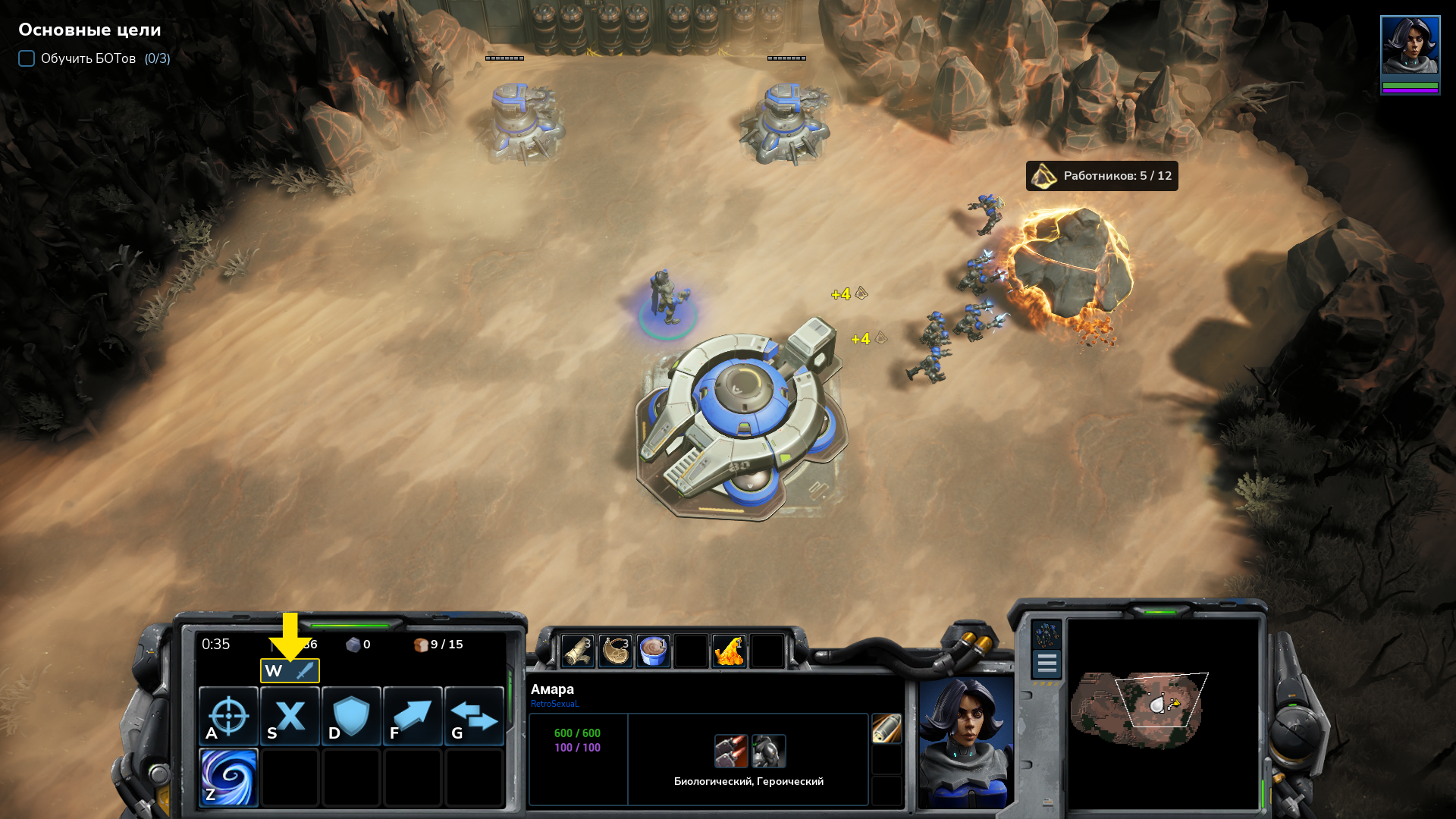Select the scroll item slot

577,651
